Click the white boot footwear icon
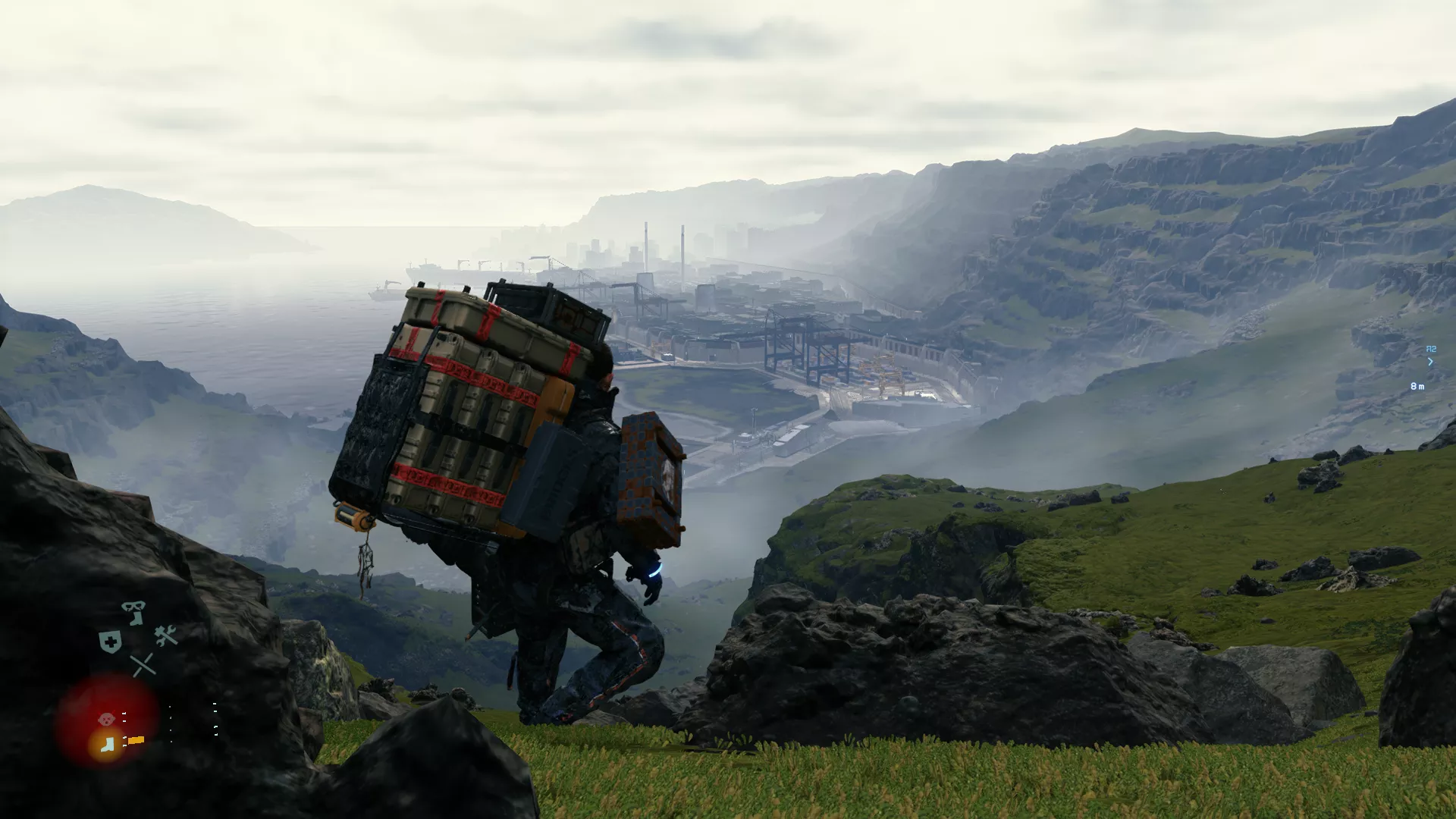Viewport: 1456px width, 819px height. coord(106,743)
